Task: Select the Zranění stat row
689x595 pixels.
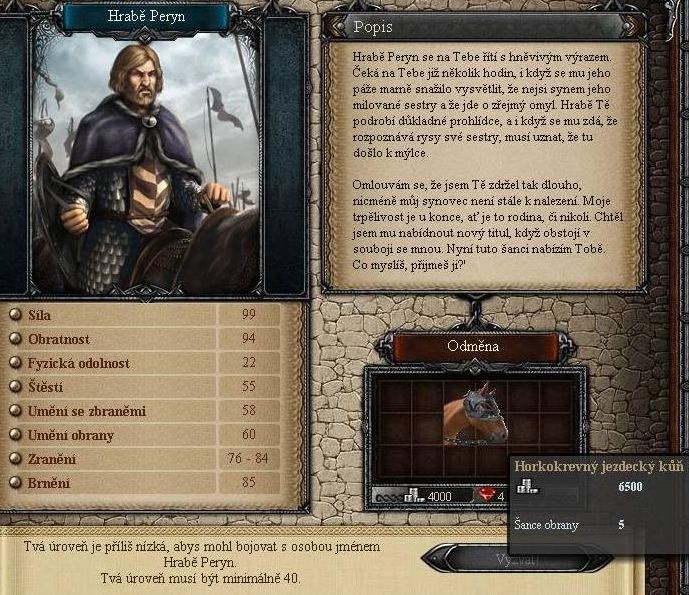Action: tap(150, 459)
